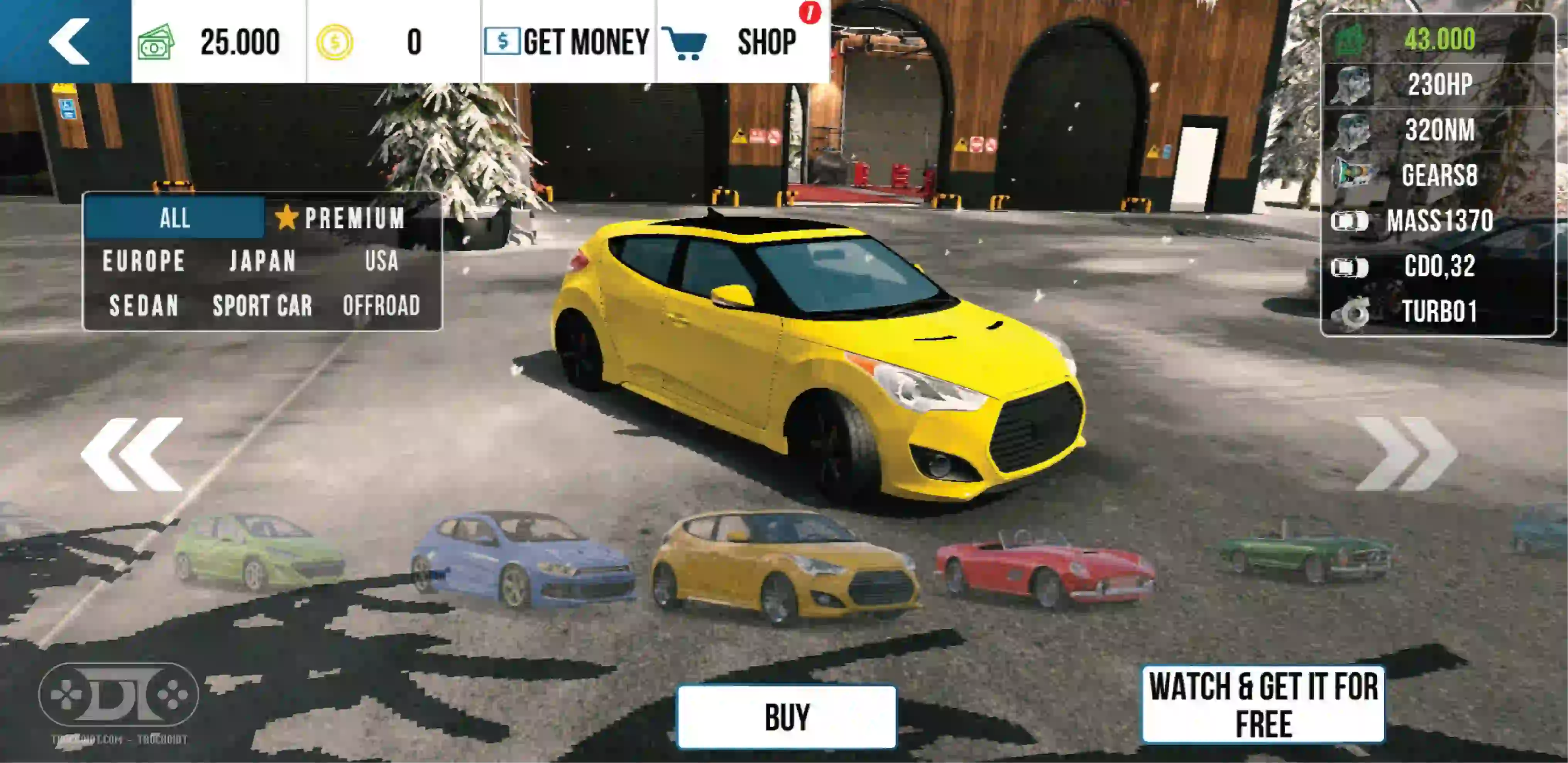Browse to previous car with left chevrons
Screen dimensions: 1568x763
(132, 454)
